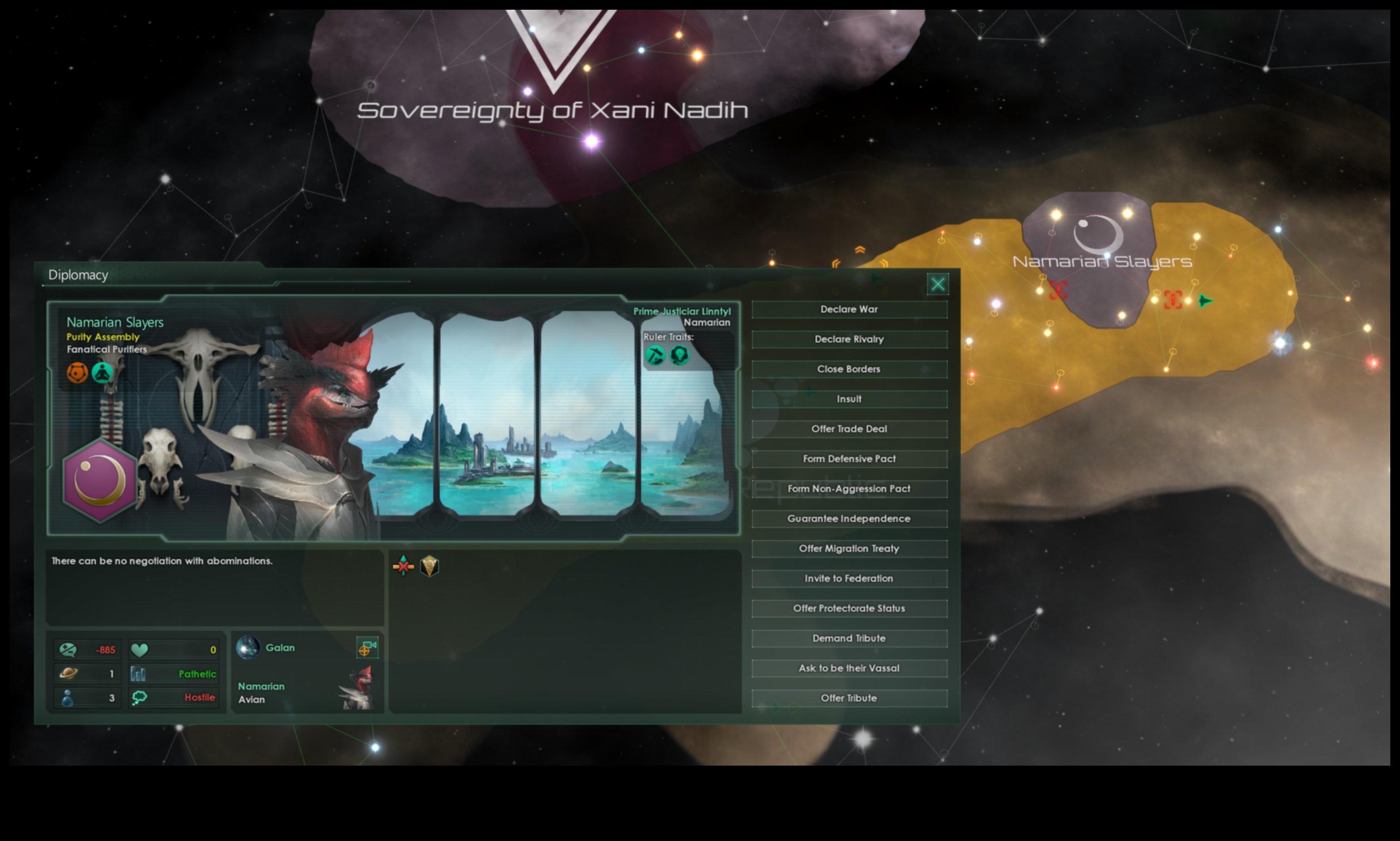Viewport: 1400px width, 841px height.
Task: Click the Pathetic relative power bars icon
Action: point(138,674)
